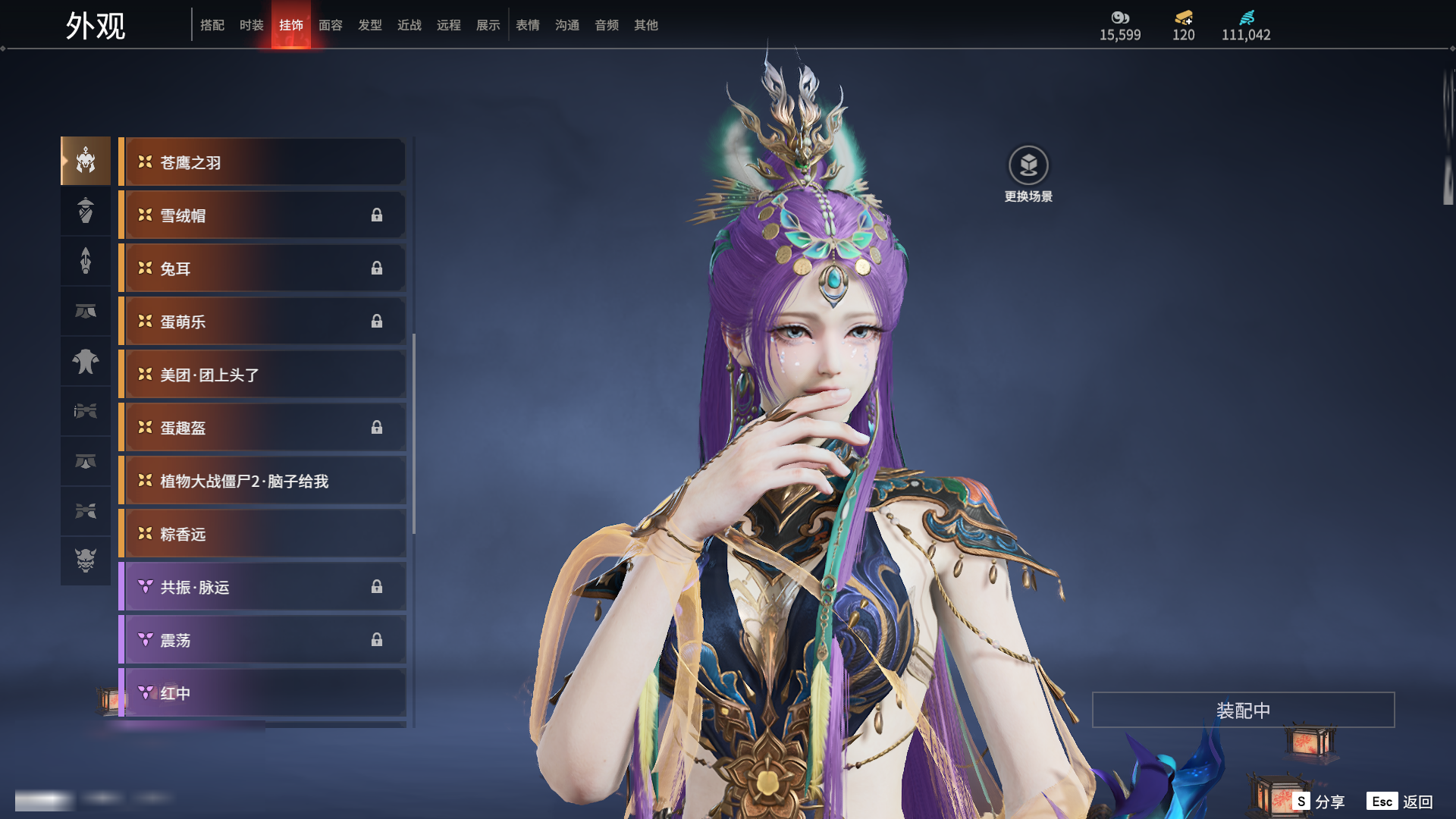Image resolution: width=1456 pixels, height=819 pixels.
Task: Select the 面容 tab
Action: click(331, 25)
